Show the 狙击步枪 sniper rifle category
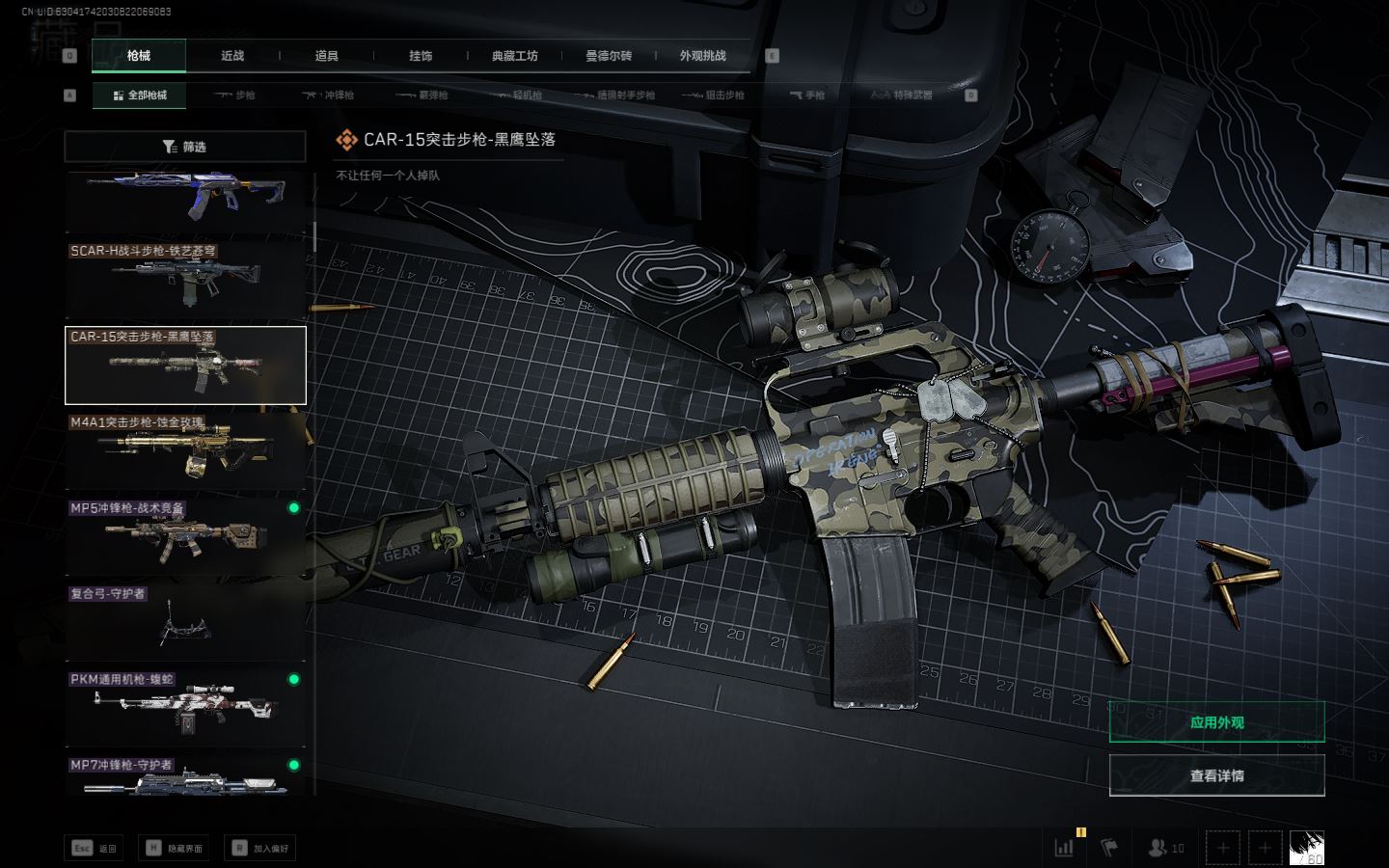Screen dimensions: 1389x868 [713, 95]
